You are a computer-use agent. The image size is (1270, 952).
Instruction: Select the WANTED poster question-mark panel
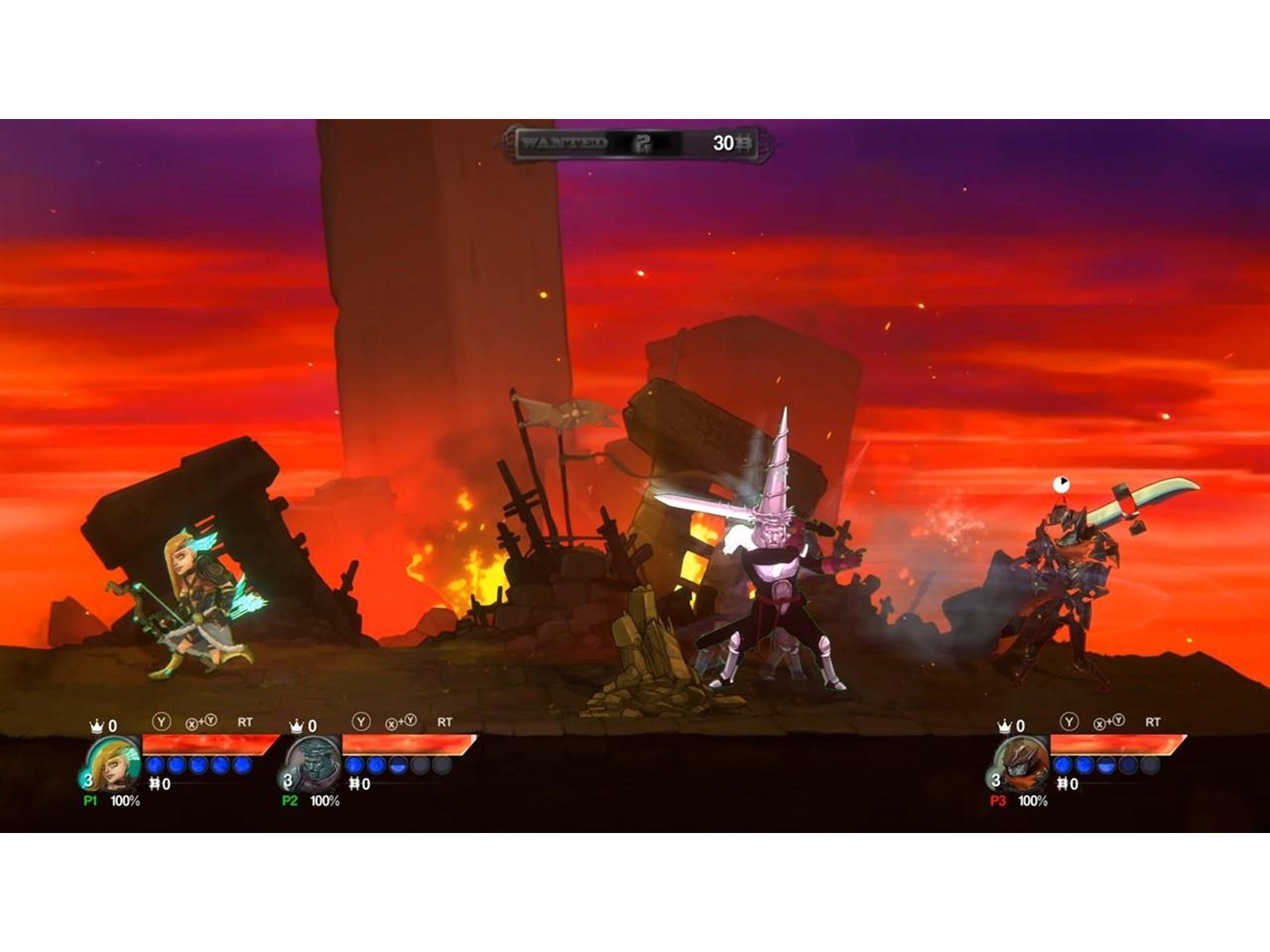coord(644,143)
